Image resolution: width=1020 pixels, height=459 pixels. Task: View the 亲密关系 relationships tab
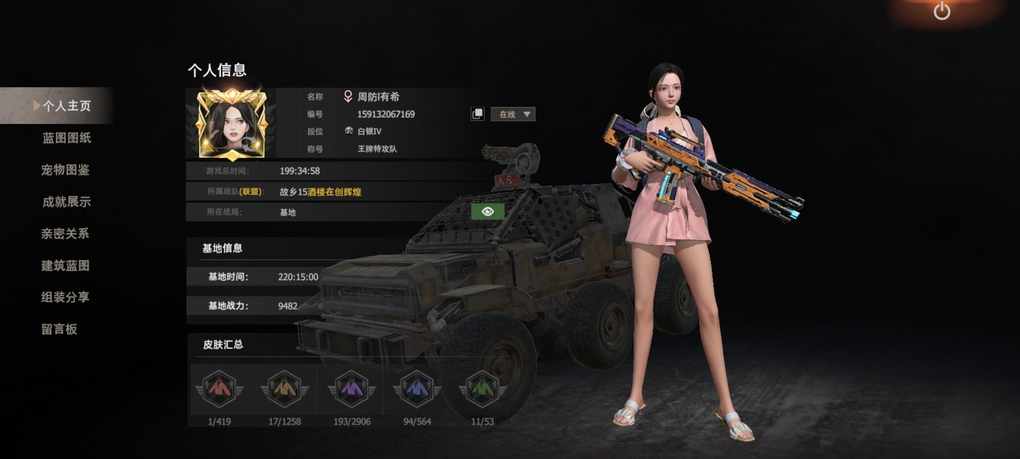[x=66, y=234]
